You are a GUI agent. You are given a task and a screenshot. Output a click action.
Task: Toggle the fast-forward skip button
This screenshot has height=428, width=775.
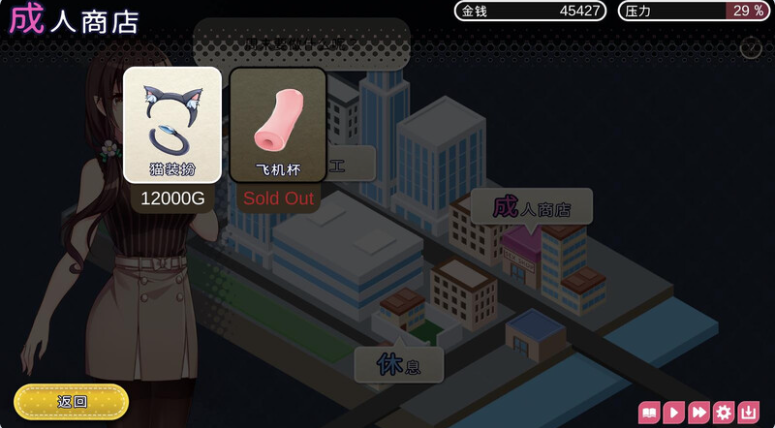(x=699, y=412)
